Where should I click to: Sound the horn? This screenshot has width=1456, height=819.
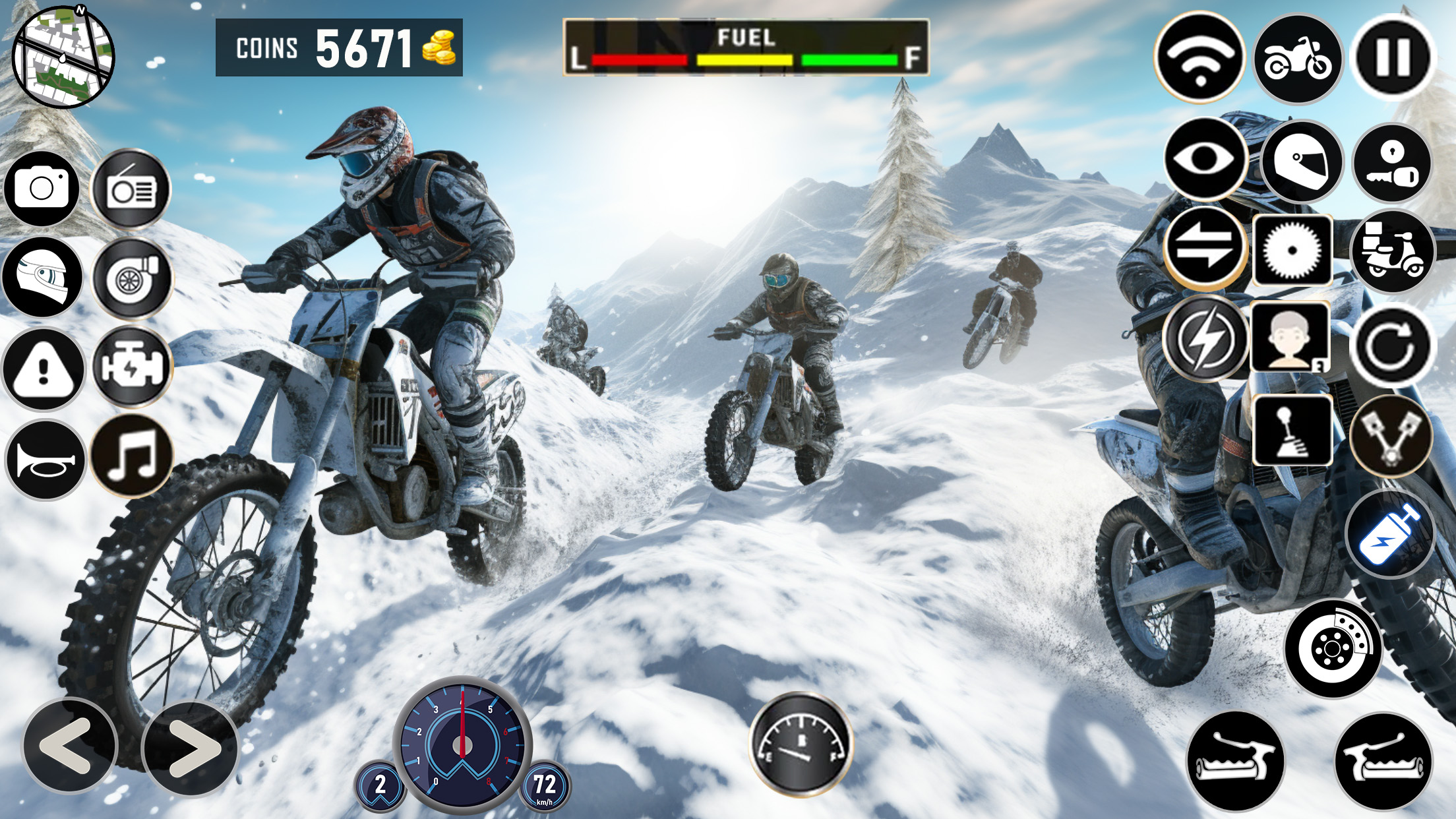click(45, 460)
